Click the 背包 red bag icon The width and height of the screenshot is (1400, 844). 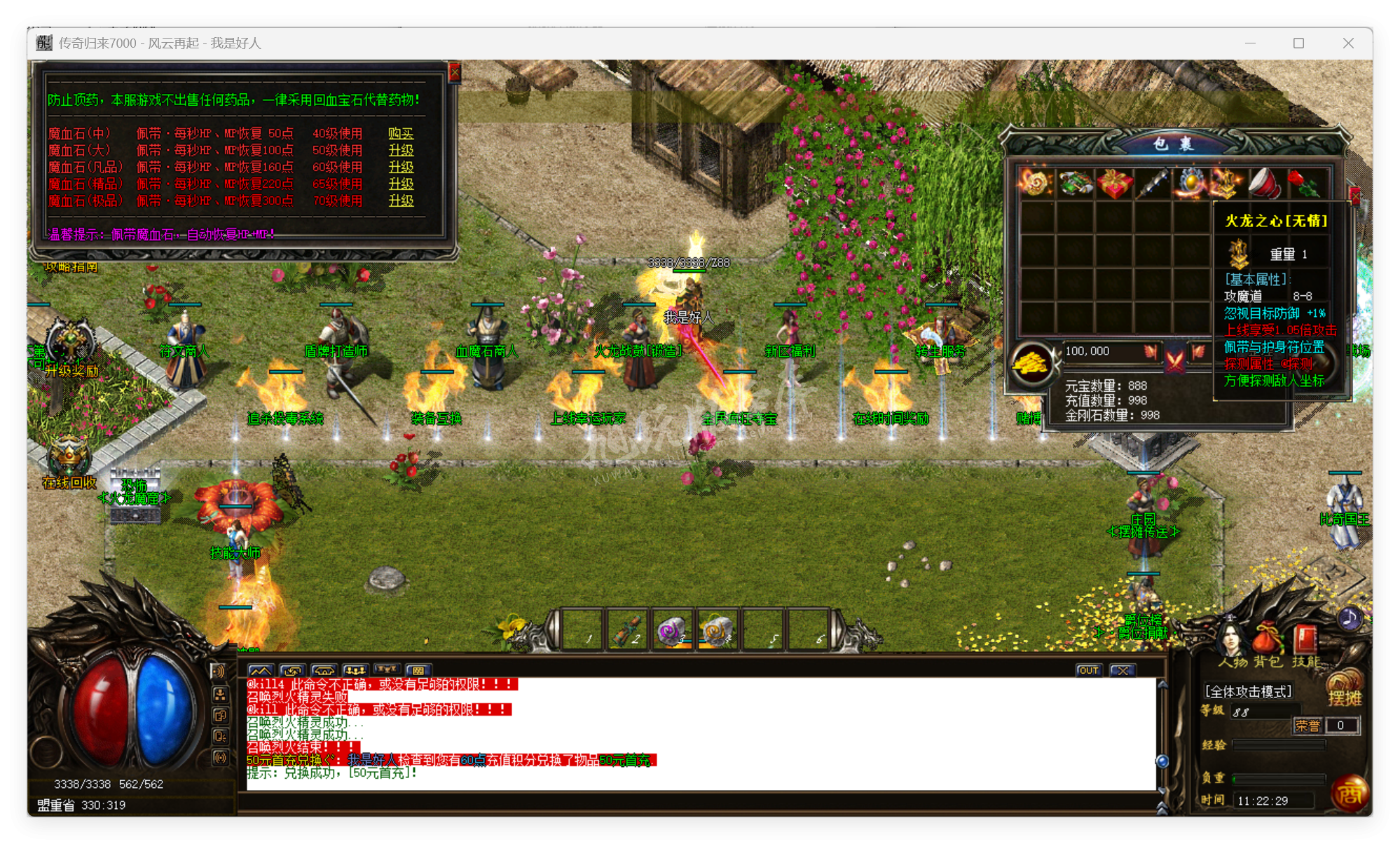[1266, 637]
